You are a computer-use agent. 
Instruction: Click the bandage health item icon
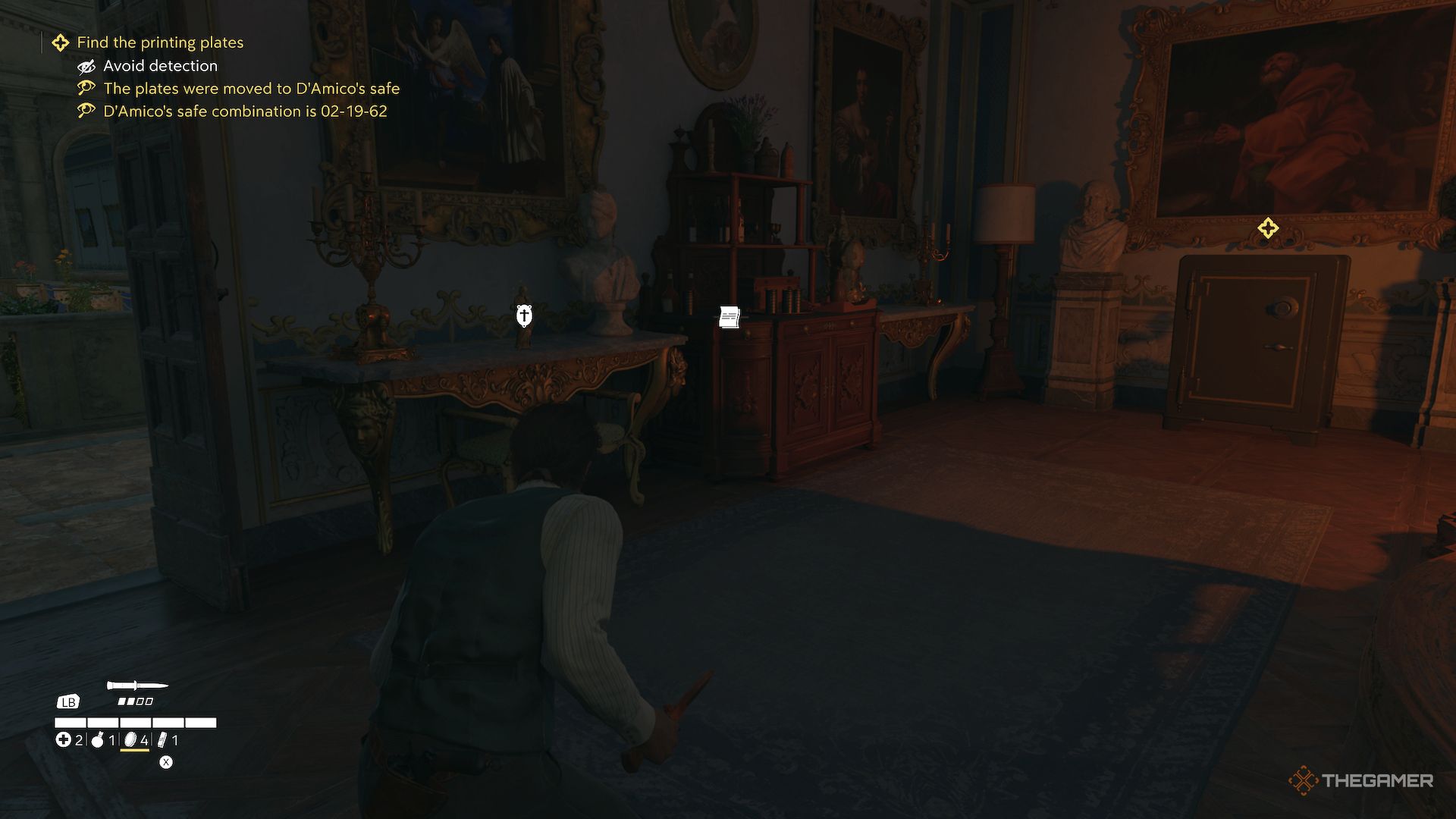pyautogui.click(x=64, y=740)
